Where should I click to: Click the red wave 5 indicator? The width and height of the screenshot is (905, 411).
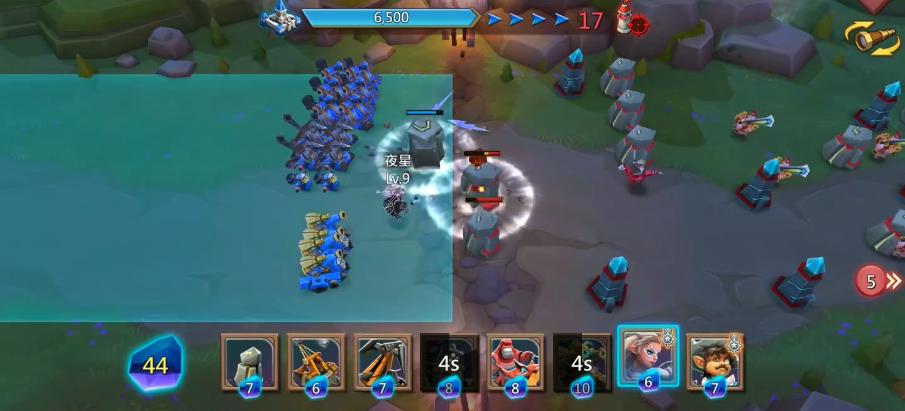[872, 282]
